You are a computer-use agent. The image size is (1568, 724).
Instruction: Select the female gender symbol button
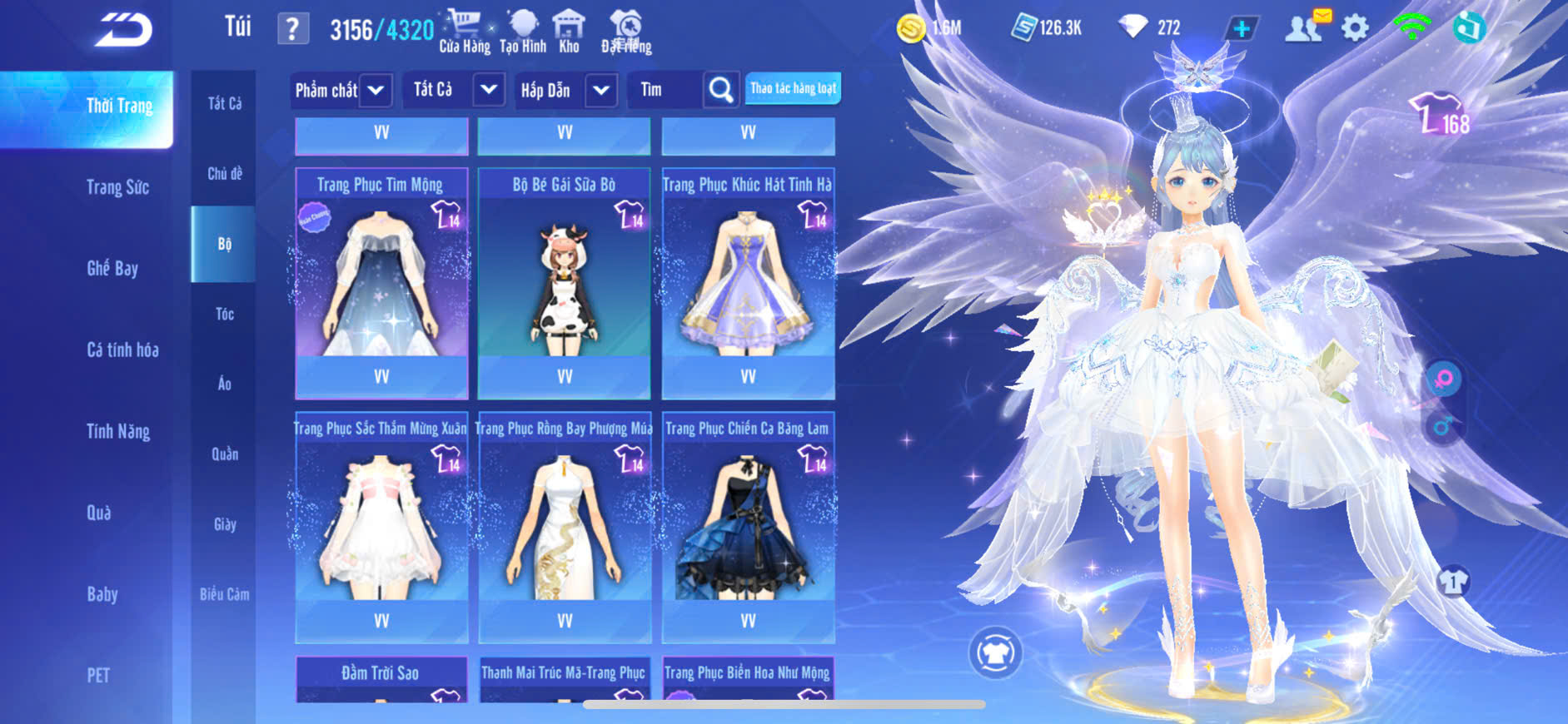point(1444,379)
